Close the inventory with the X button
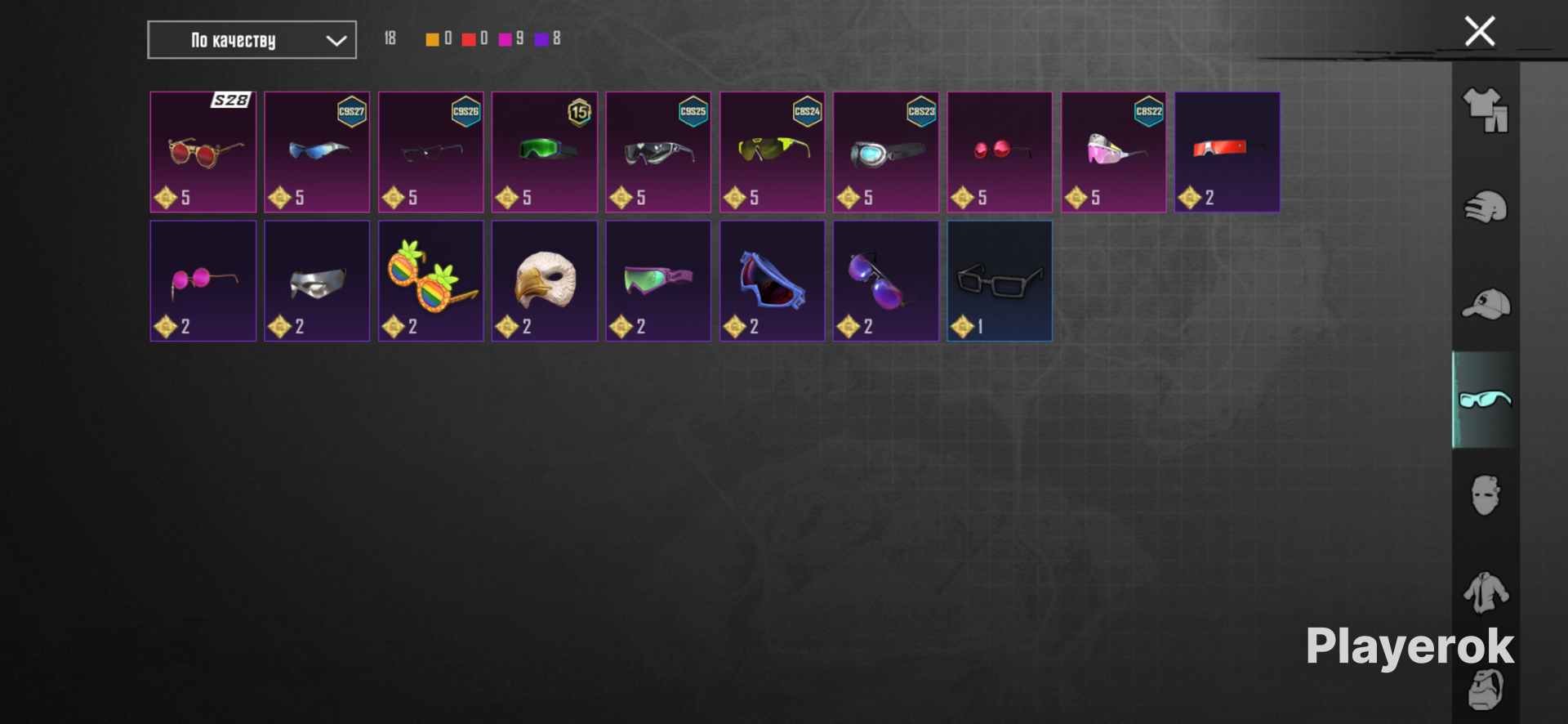 click(1479, 32)
